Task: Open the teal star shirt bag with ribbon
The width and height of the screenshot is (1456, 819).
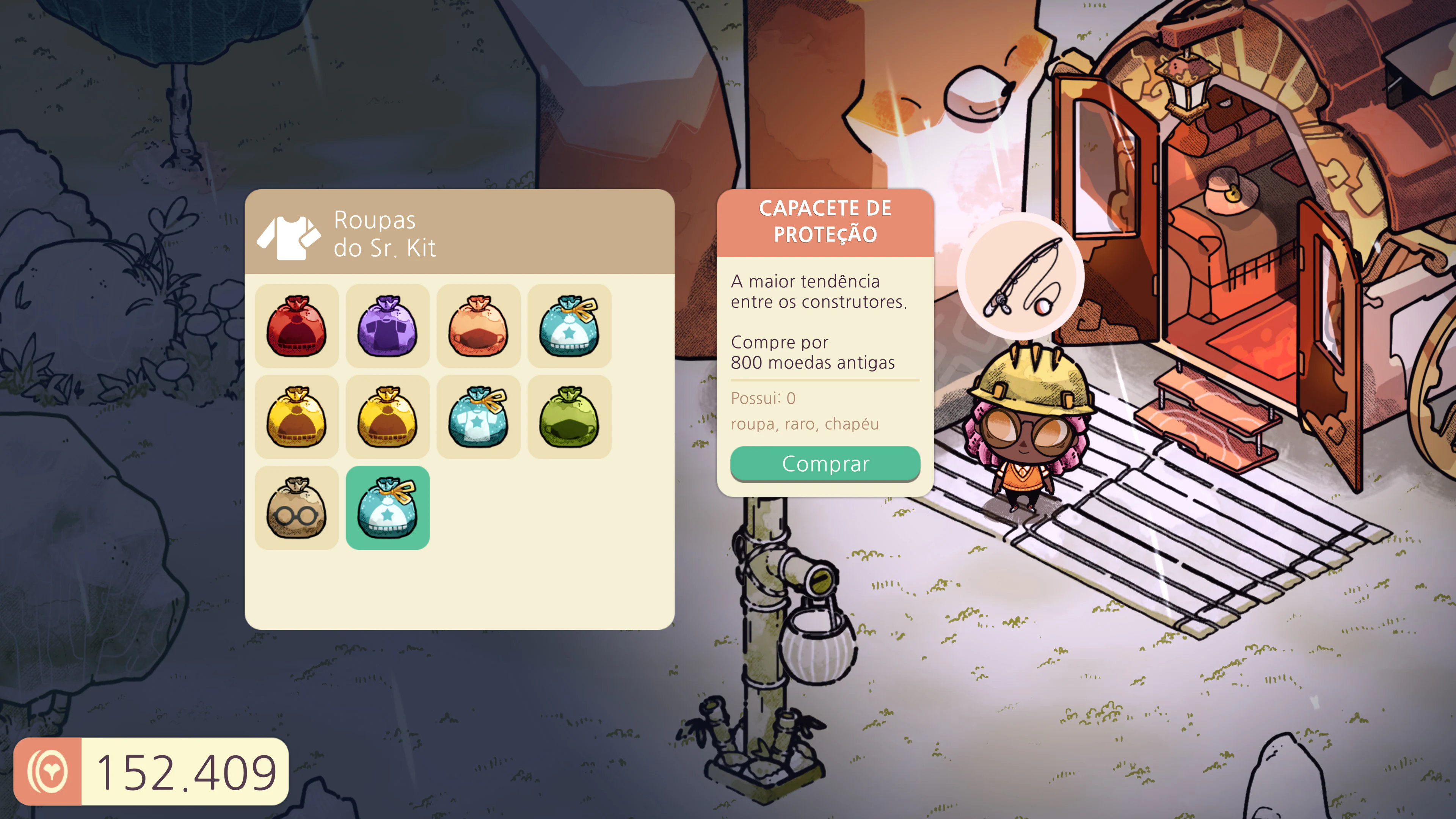Action: click(x=479, y=417)
